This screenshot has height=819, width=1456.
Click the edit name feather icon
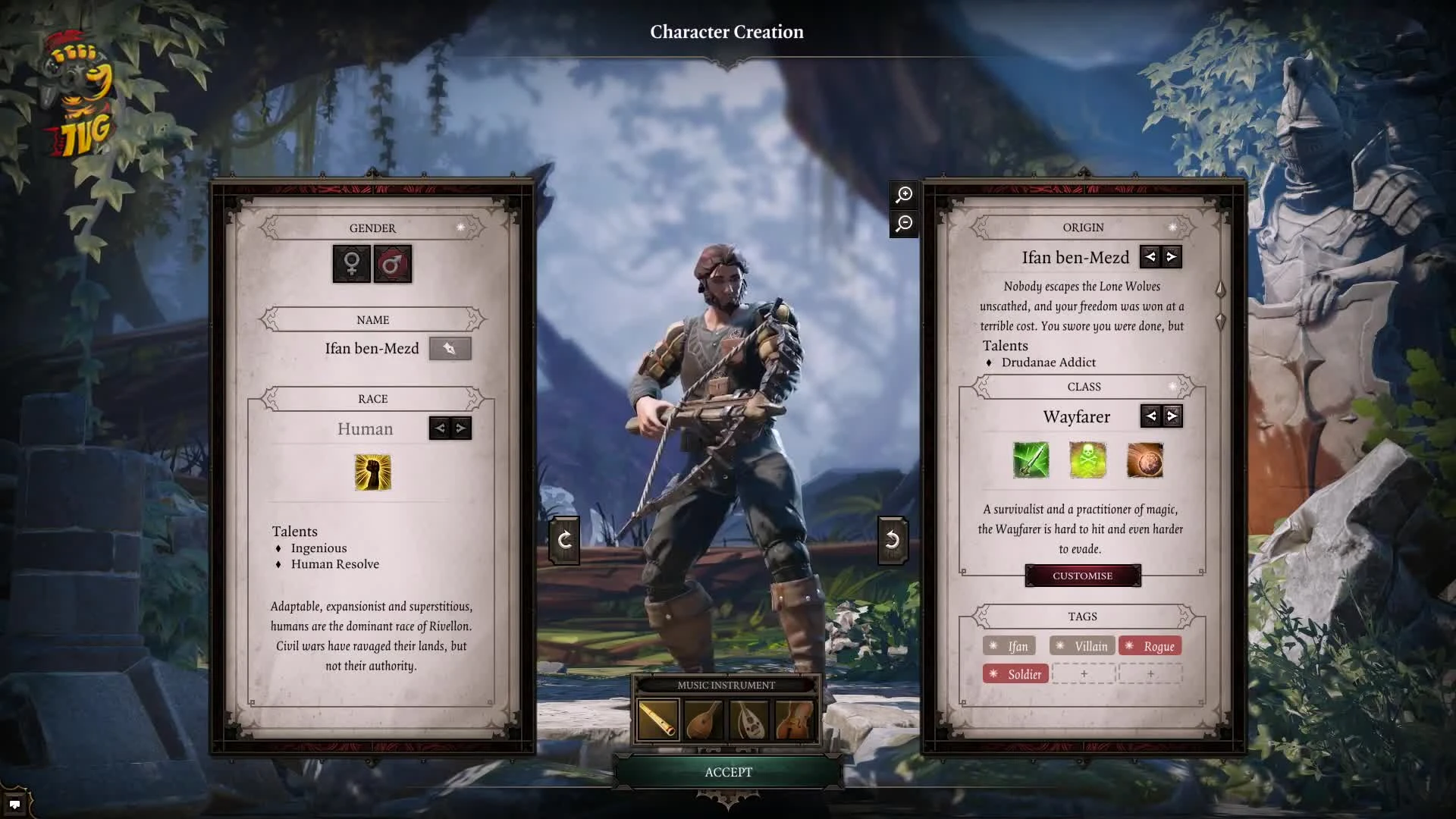point(450,349)
